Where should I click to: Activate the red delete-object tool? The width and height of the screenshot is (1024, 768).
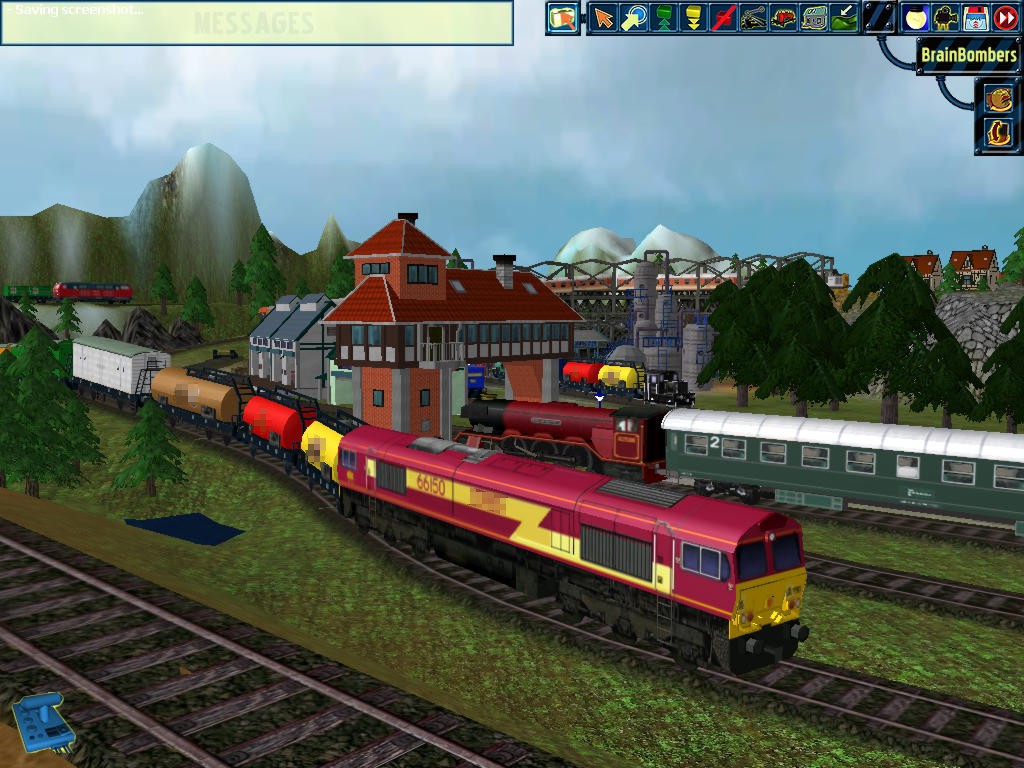(x=723, y=18)
